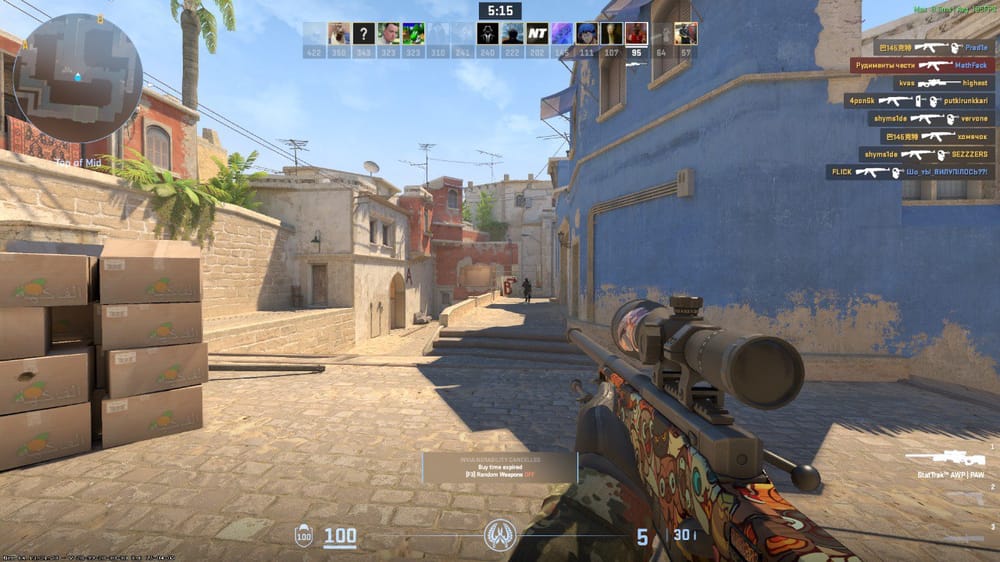1000x562 pixels.
Task: Click the red-highlighted MathFack kill feed entry
Action: [922, 65]
